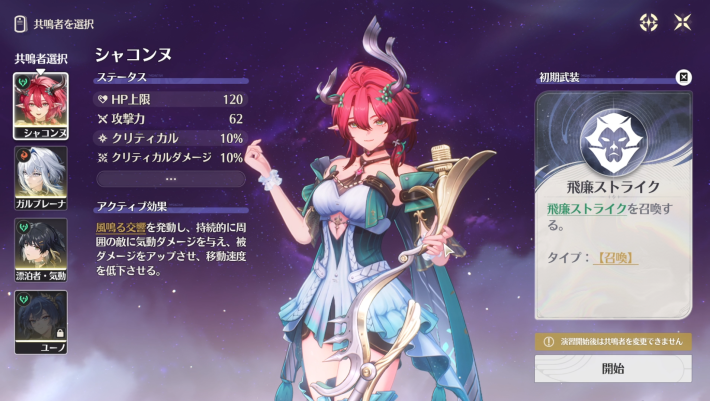This screenshot has width=710, height=401.
Task: Start the run with the 開始 button
Action: click(x=612, y=368)
